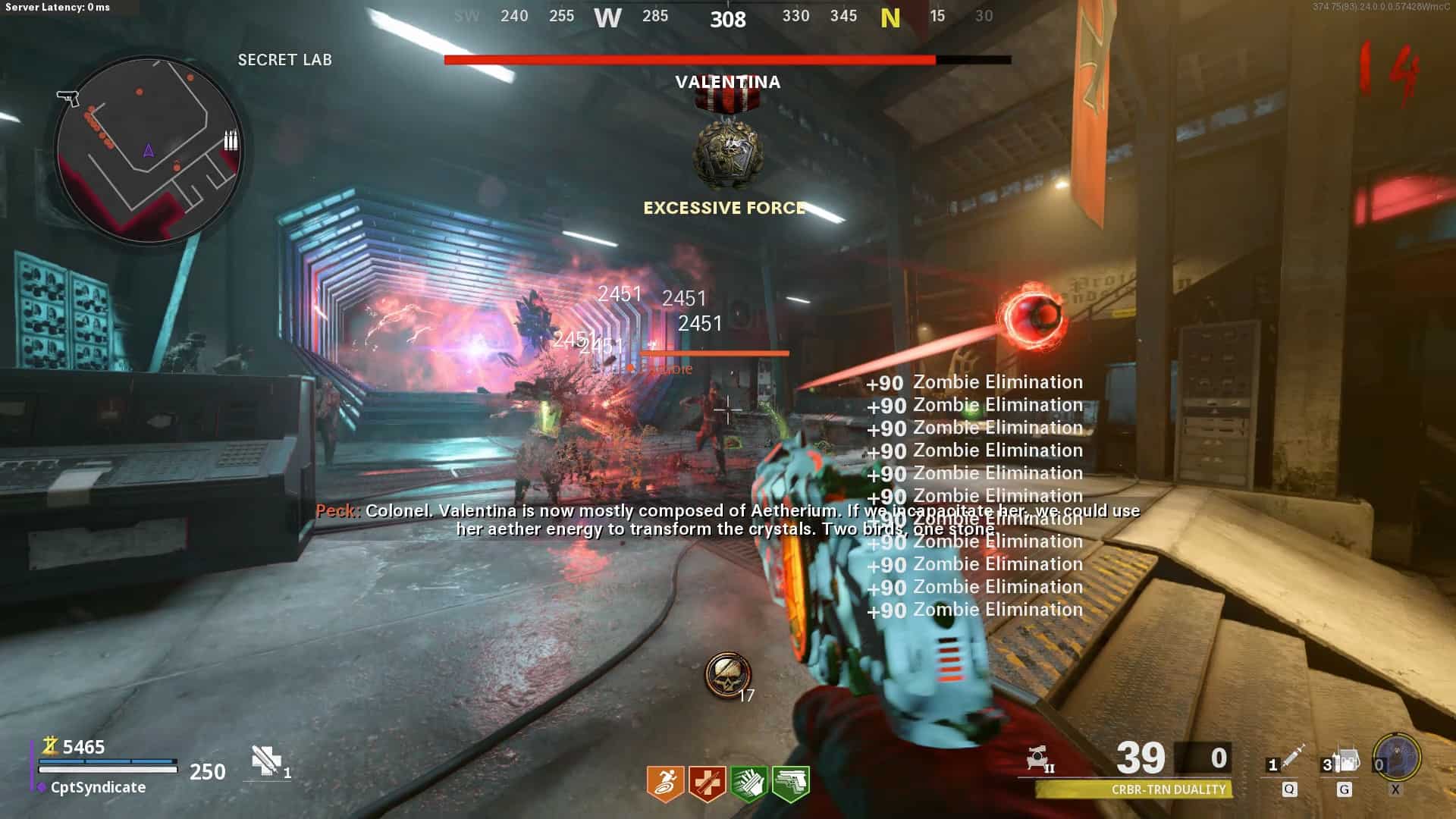This screenshot has width=1456, height=819.
Task: Click the Excessive Force medal emblem
Action: pos(726,148)
